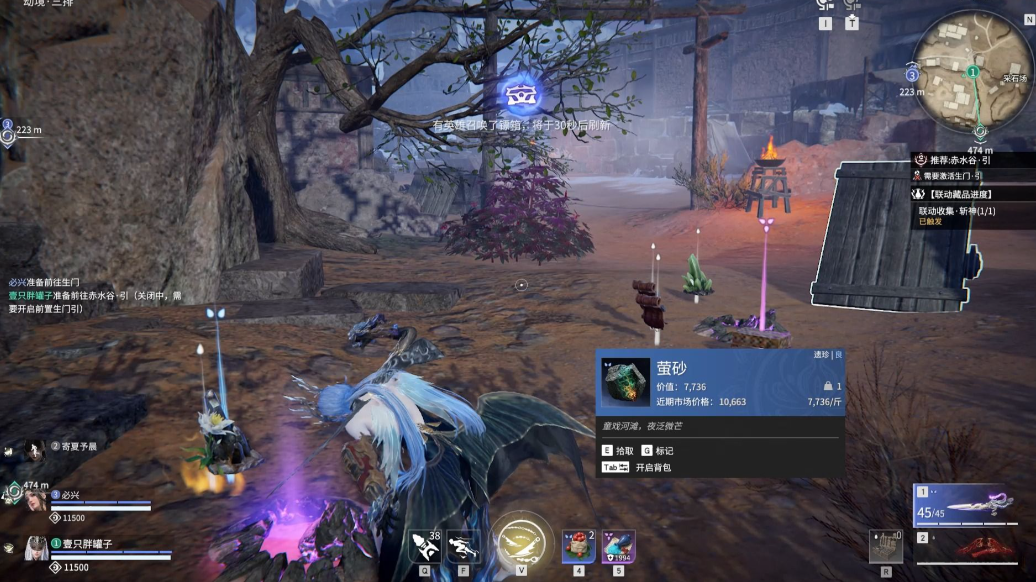Screen dimensions: 1036x582
Task: Open the 联动藏品进度 collection tracker
Action: [964, 194]
